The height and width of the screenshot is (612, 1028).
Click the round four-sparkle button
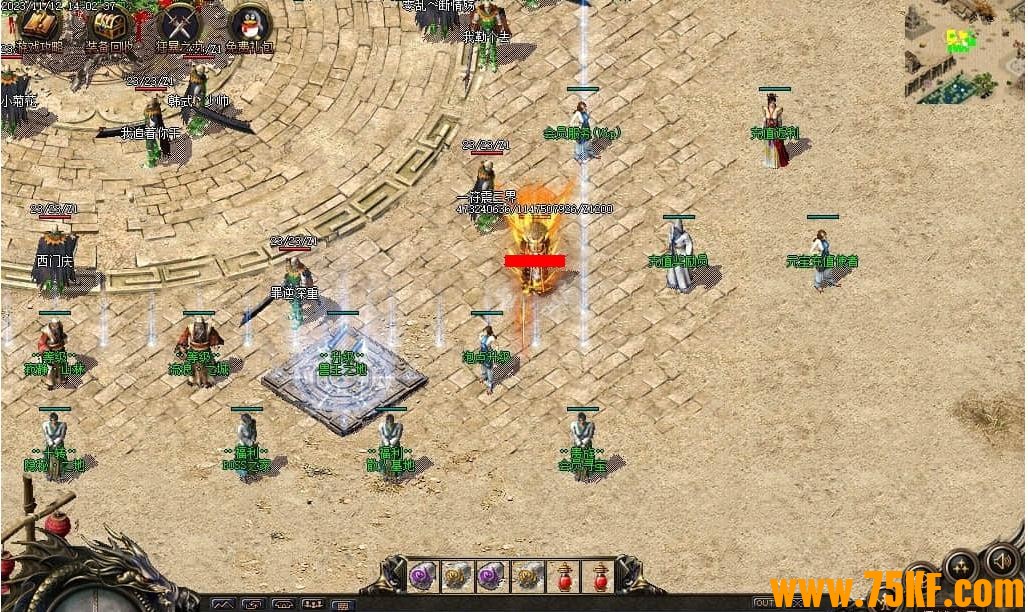[x=962, y=566]
